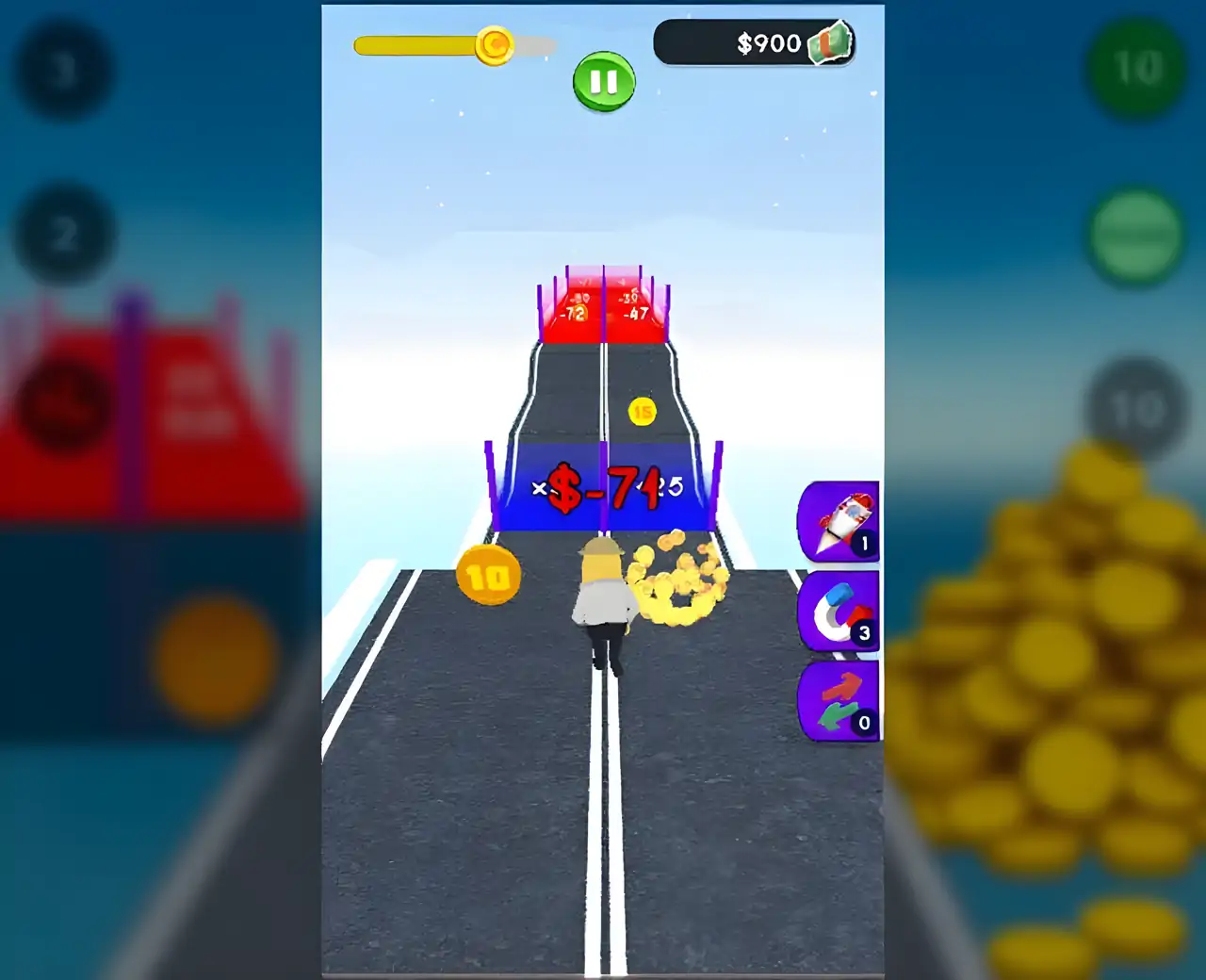This screenshot has height=980, width=1206.
Task: Collect the coin labeled 10 near the character
Action: [x=488, y=577]
